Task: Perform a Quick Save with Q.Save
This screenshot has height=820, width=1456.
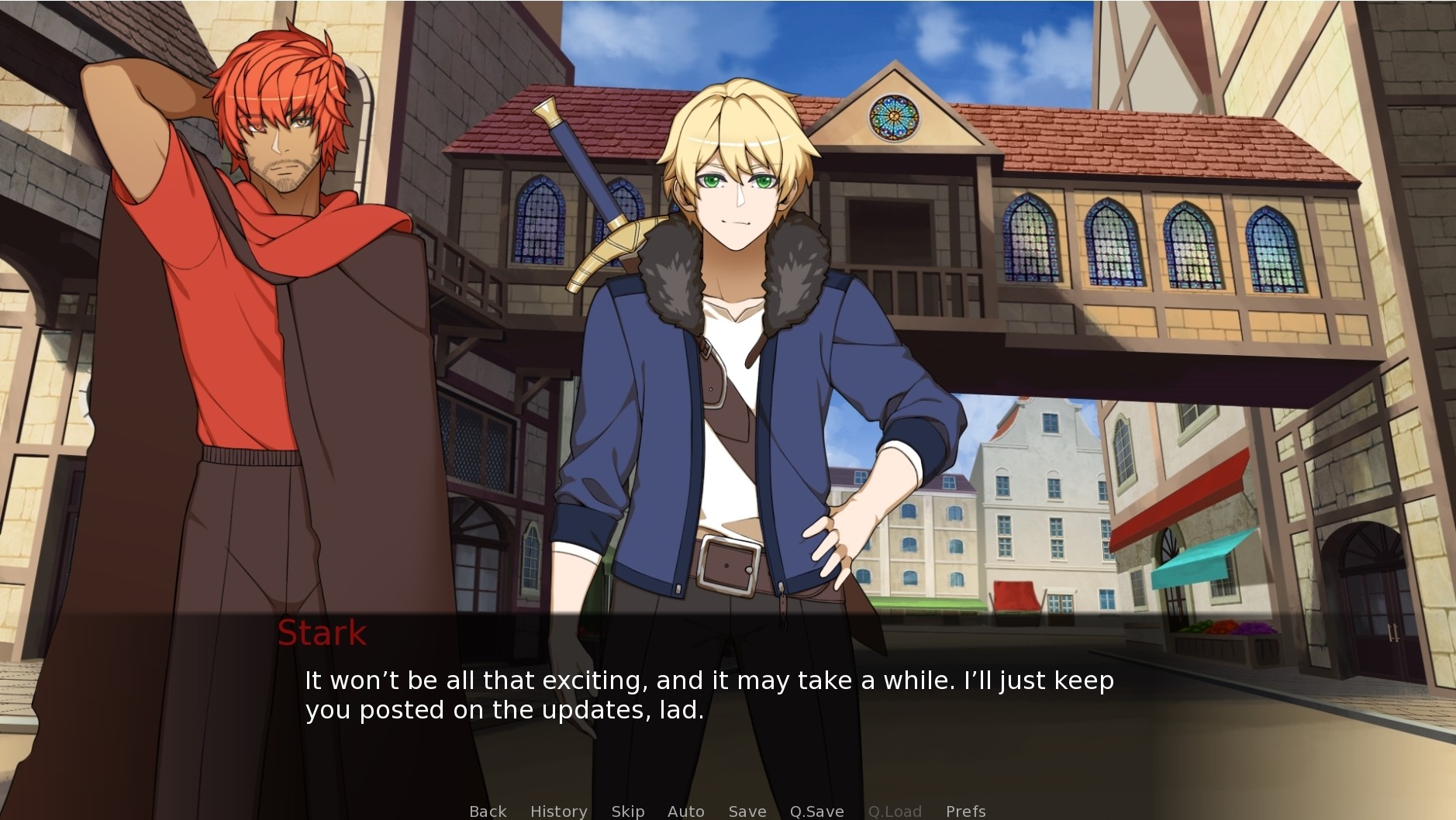Action: tap(816, 811)
